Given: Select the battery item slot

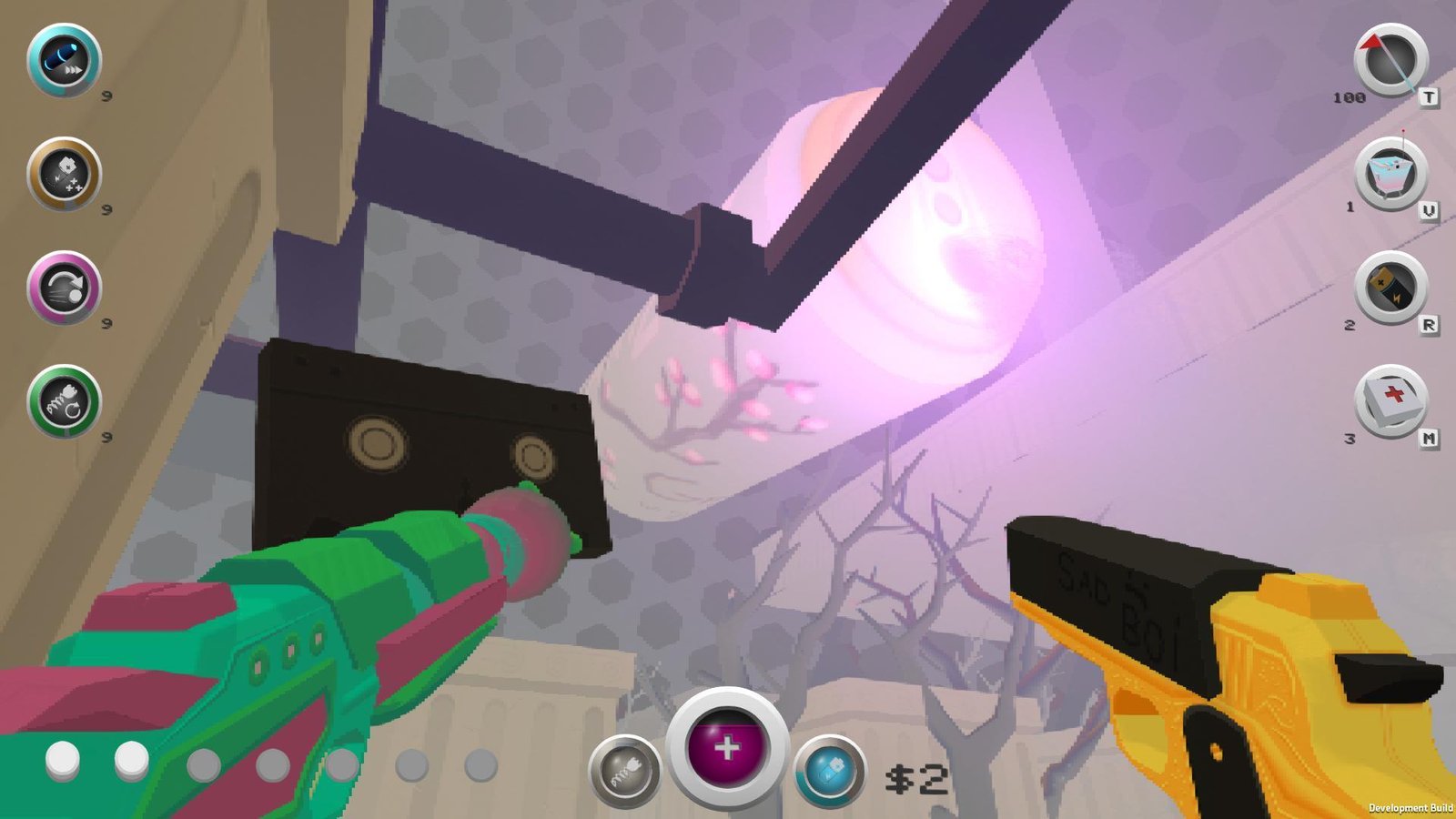Looking at the screenshot, I should click(x=1390, y=288).
